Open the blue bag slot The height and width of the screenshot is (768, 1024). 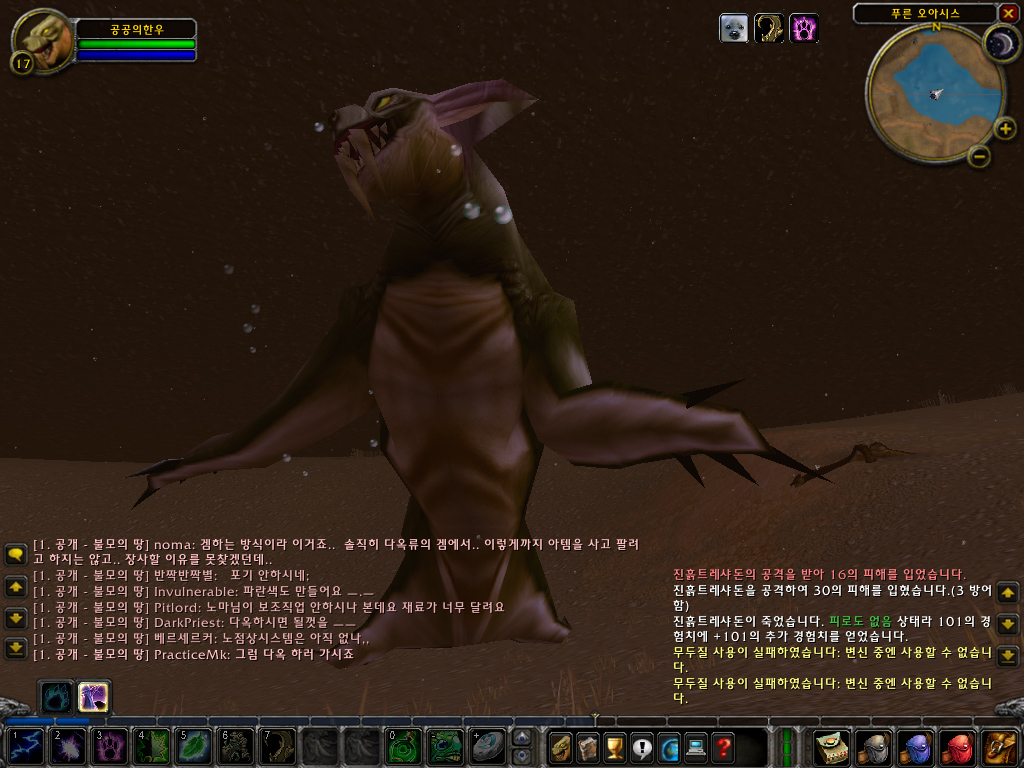(916, 747)
